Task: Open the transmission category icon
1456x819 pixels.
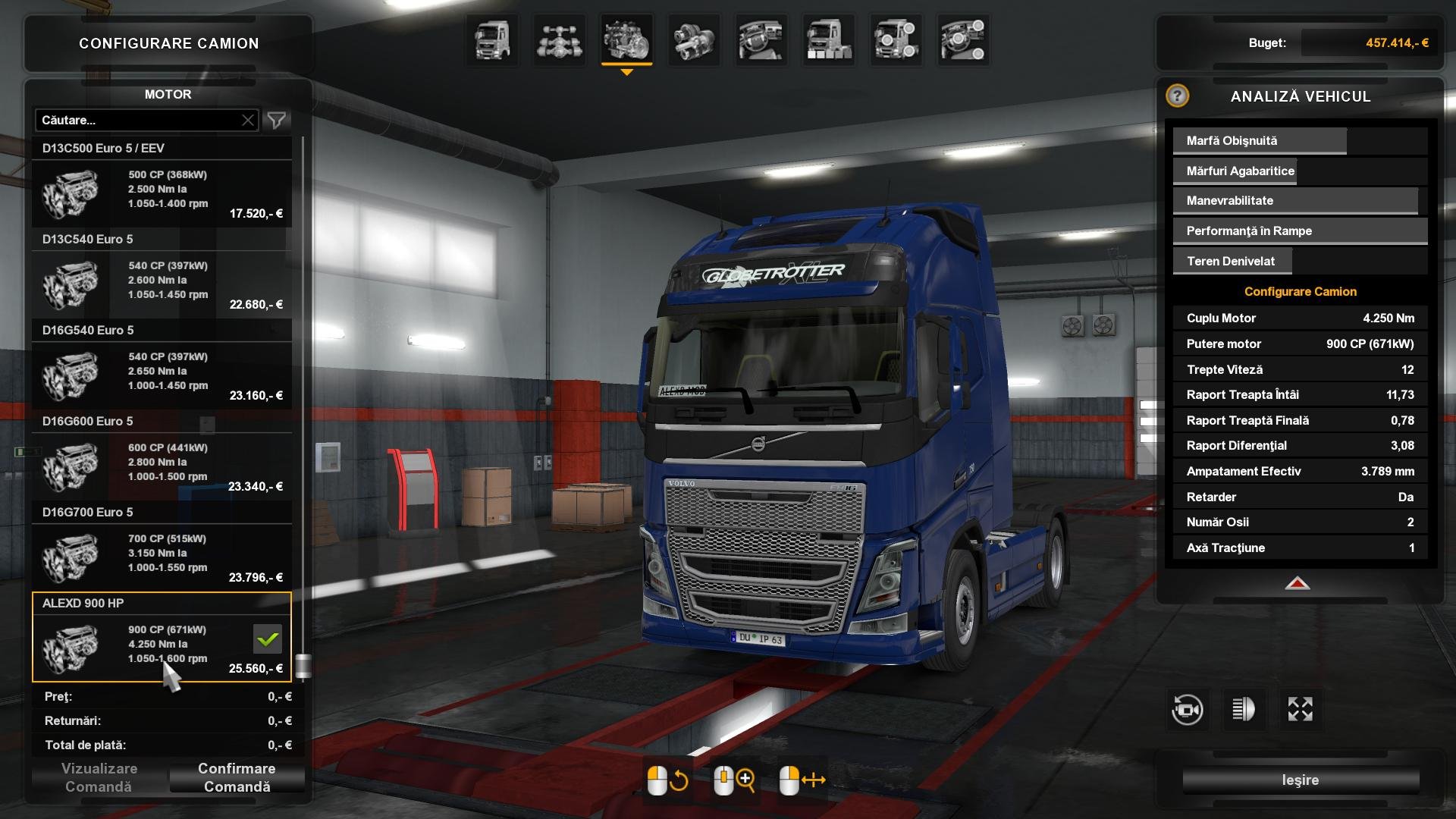Action: tap(694, 41)
